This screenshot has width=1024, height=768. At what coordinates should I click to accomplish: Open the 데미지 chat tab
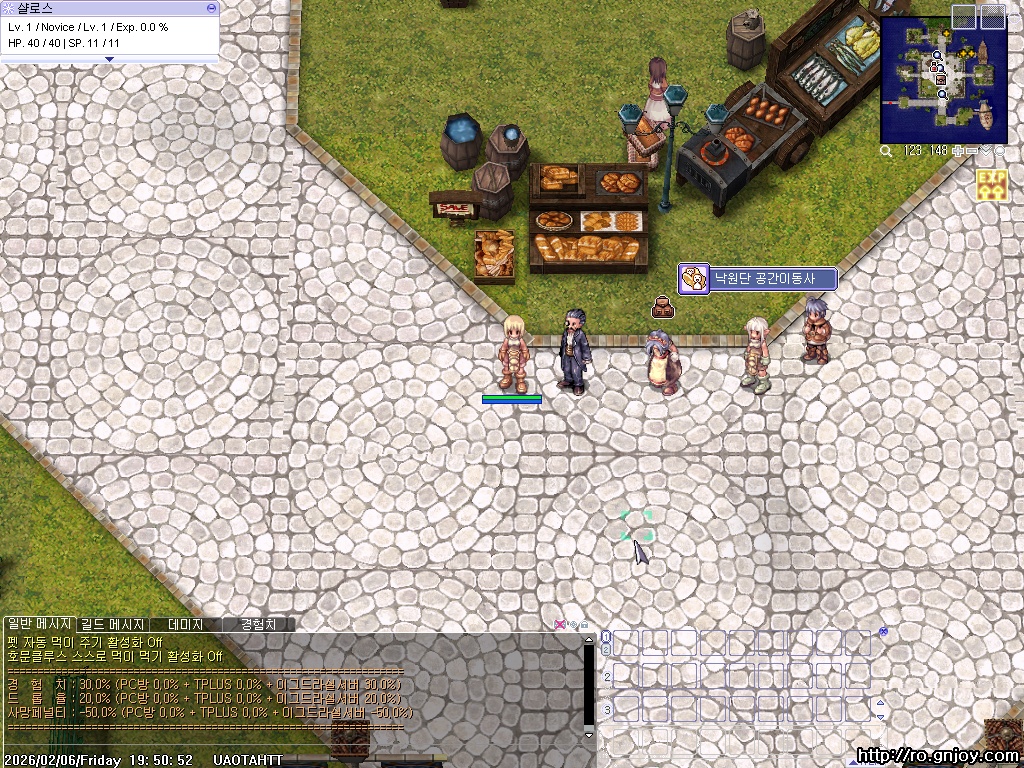(x=185, y=624)
